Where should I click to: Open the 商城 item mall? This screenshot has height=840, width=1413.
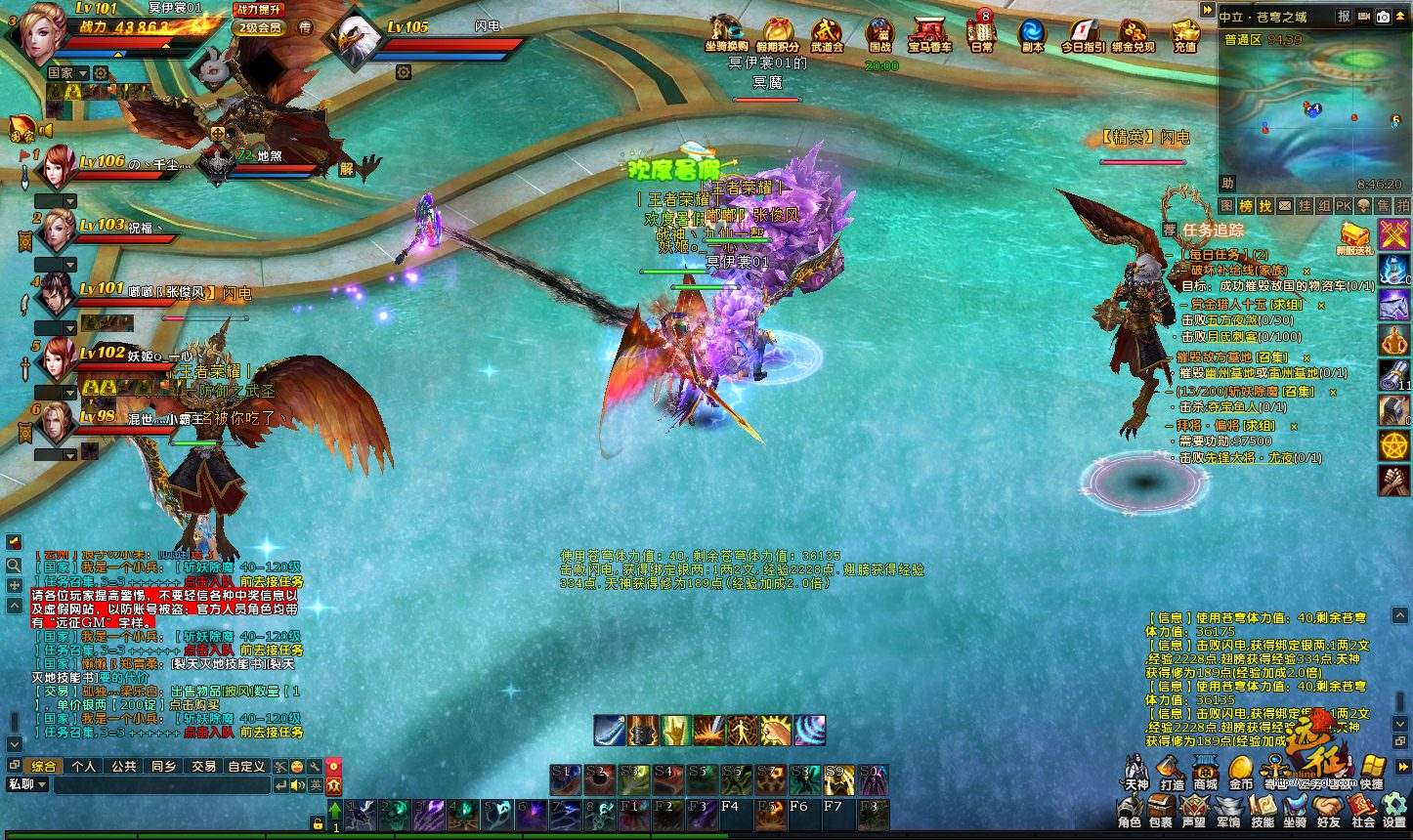(1206, 772)
